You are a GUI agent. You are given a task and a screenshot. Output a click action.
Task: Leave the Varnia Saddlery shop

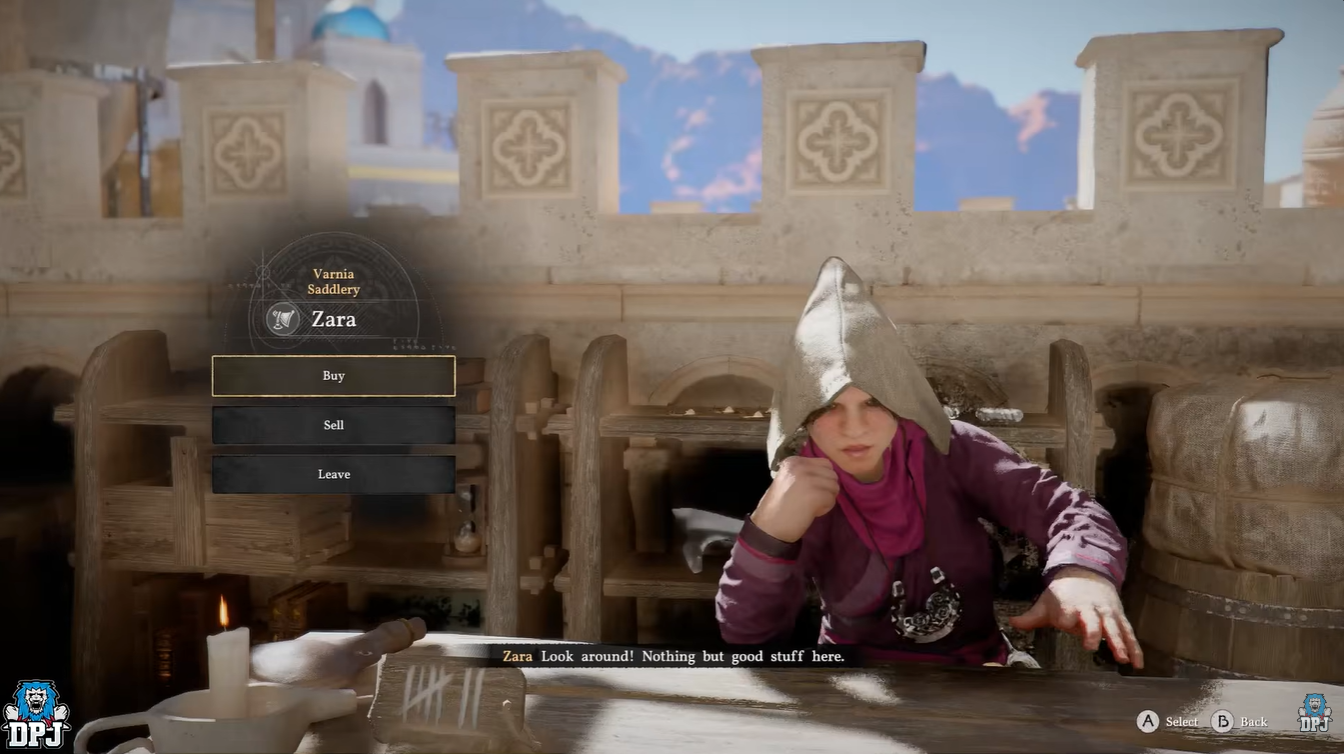(333, 474)
